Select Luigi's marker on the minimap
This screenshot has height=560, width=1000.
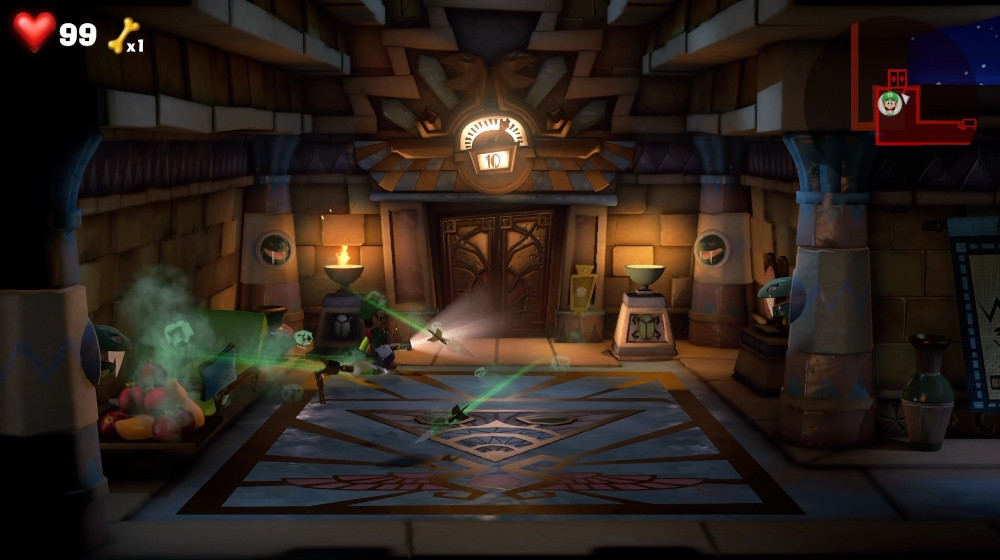click(889, 102)
